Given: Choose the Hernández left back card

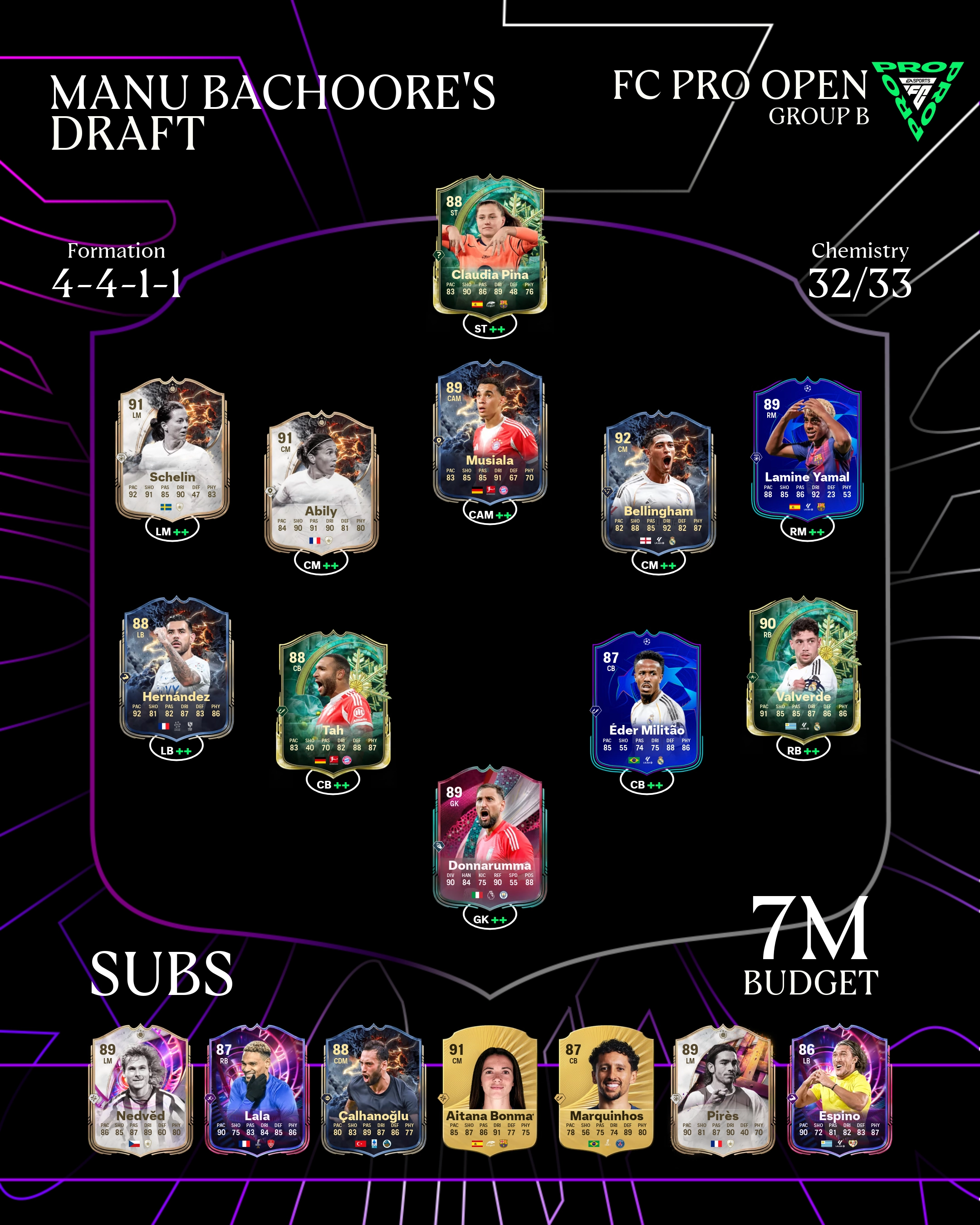Looking at the screenshot, I should (x=176, y=668).
